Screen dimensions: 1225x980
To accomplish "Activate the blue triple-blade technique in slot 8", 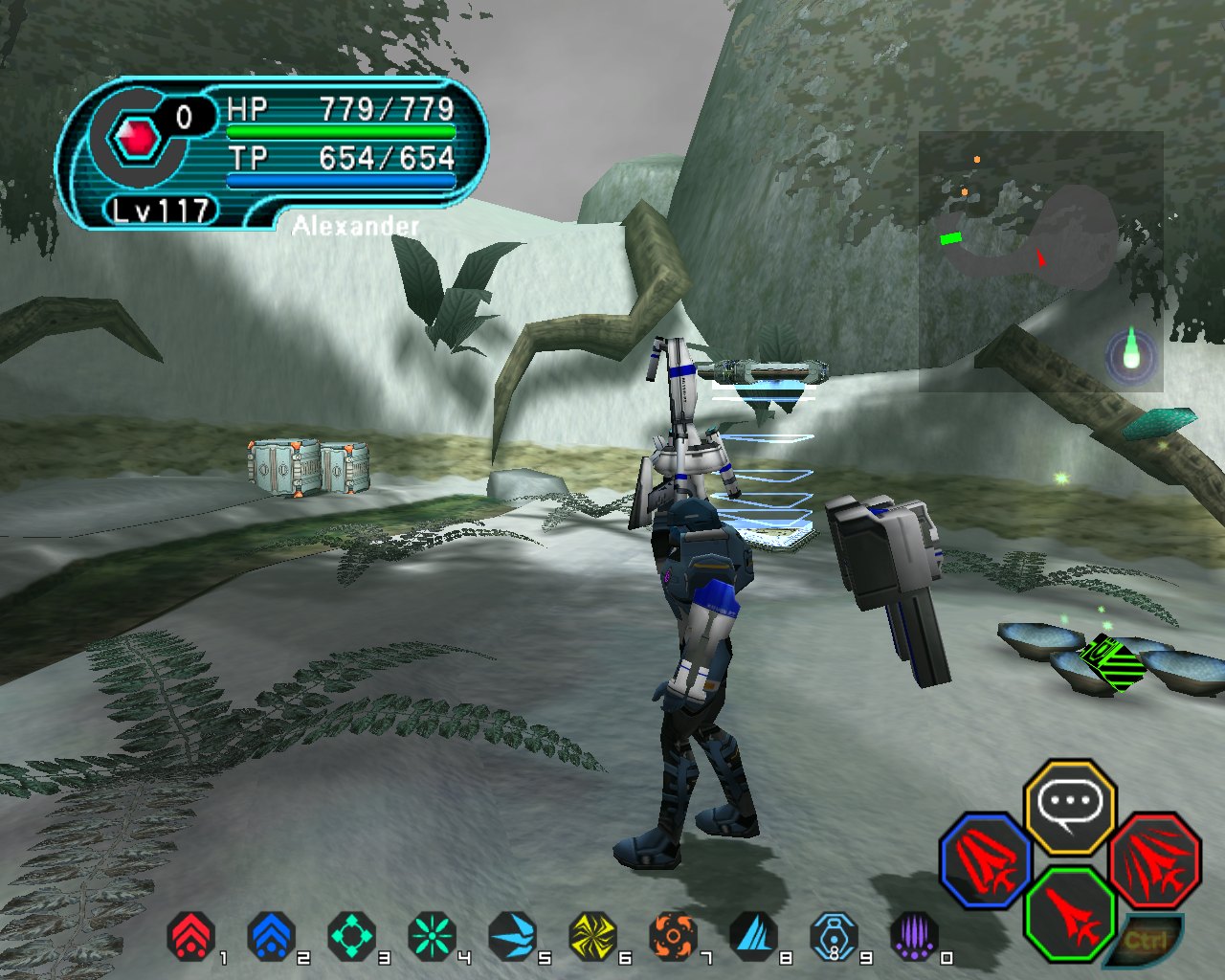I will pos(753,936).
